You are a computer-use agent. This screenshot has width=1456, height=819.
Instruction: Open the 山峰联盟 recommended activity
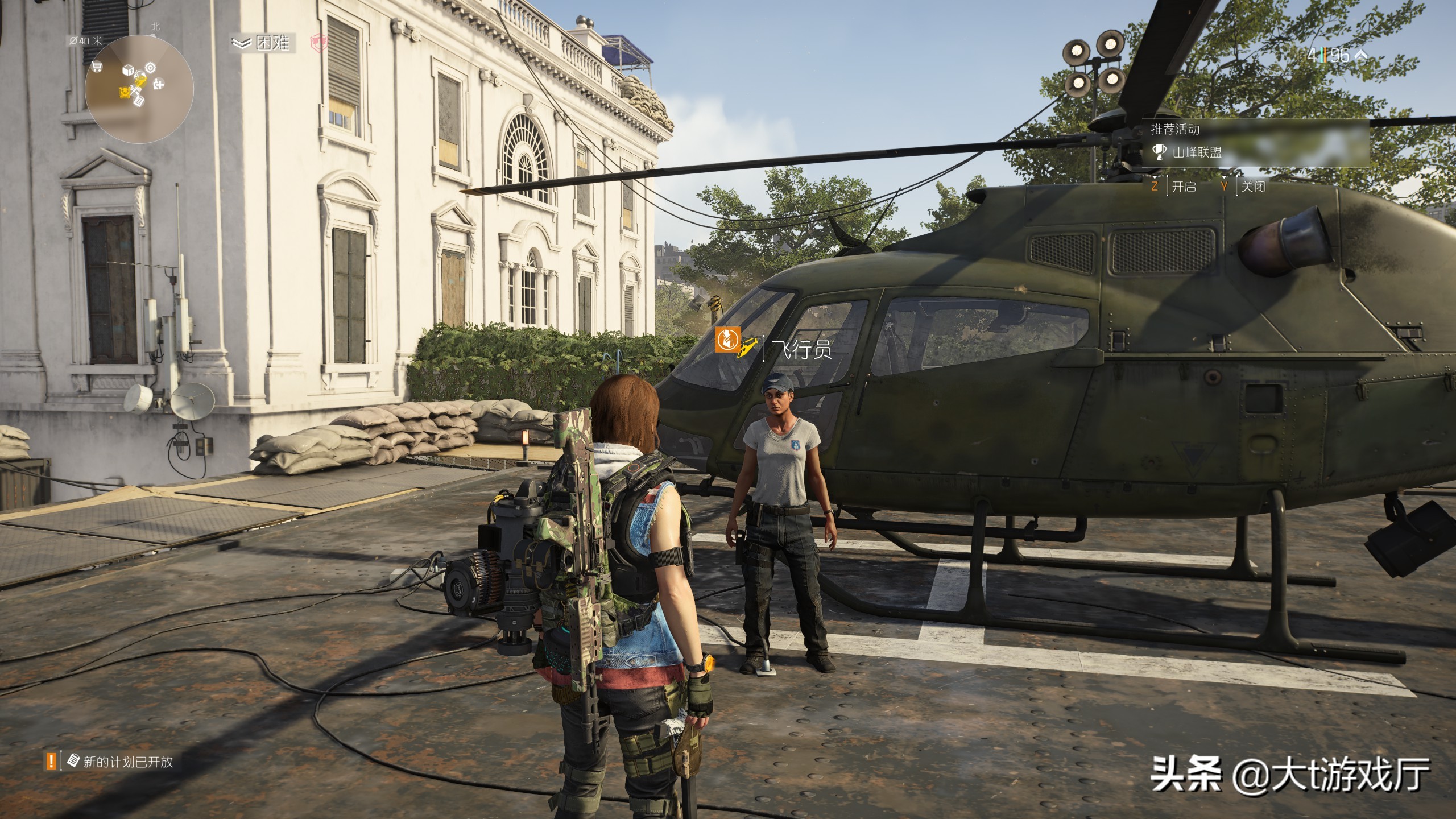[x=1196, y=152]
